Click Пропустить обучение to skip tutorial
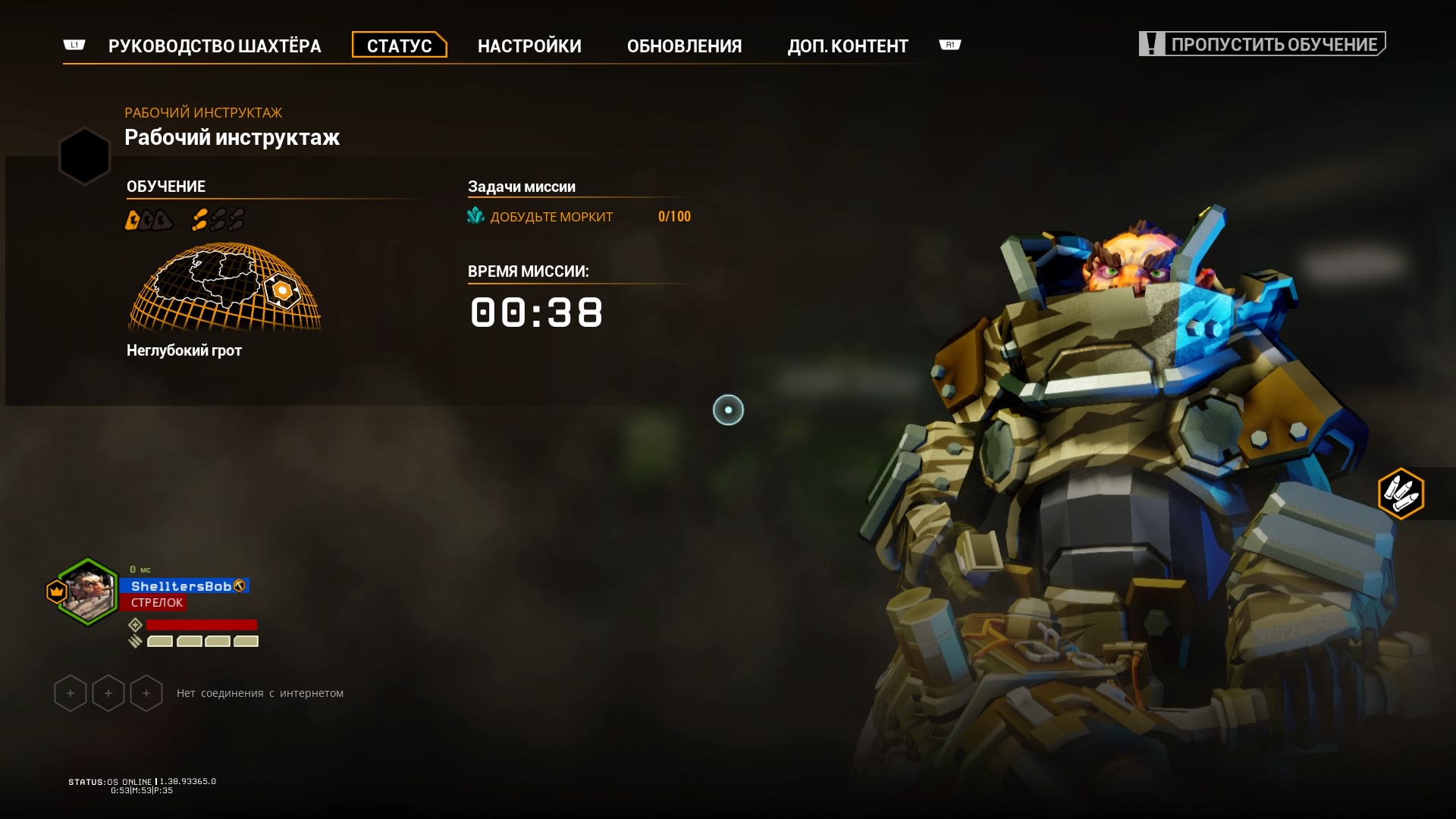 coord(1263,44)
